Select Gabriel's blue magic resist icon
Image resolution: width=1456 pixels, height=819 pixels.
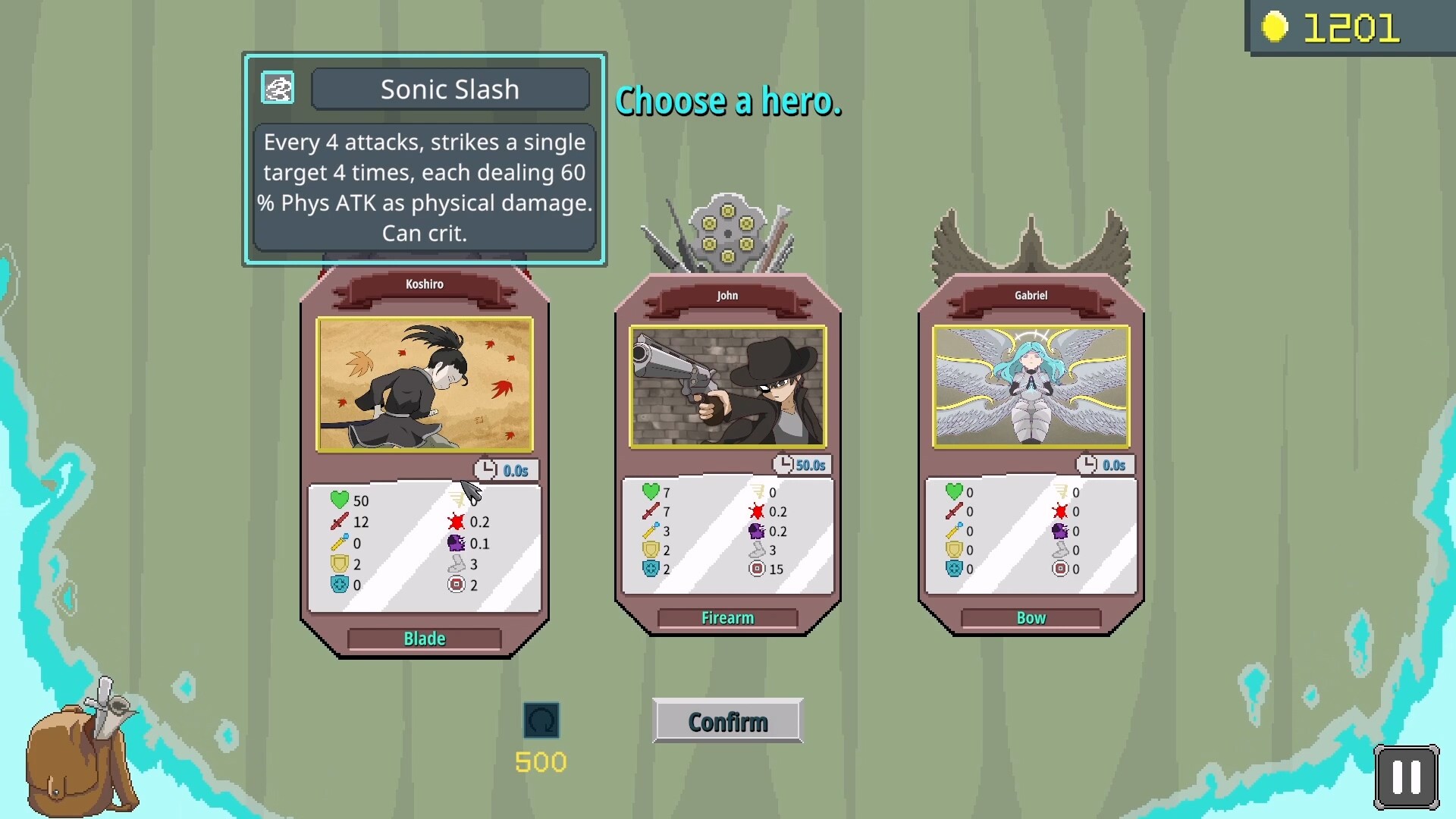(955, 569)
